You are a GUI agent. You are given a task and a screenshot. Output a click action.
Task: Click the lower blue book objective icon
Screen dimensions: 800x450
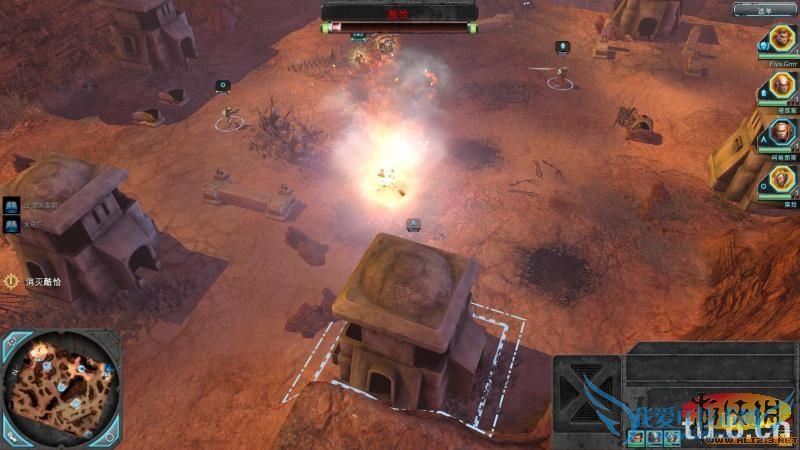coord(10,225)
